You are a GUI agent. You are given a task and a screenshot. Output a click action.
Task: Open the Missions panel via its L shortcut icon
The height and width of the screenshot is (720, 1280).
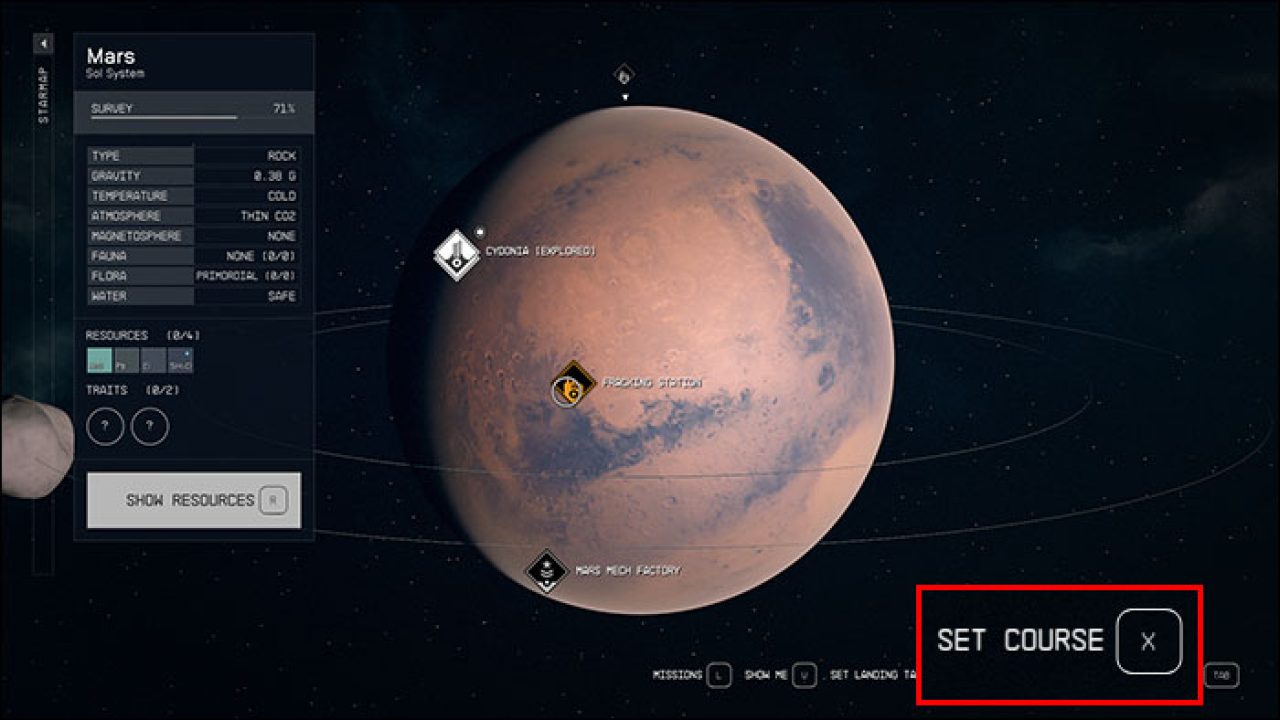click(718, 675)
